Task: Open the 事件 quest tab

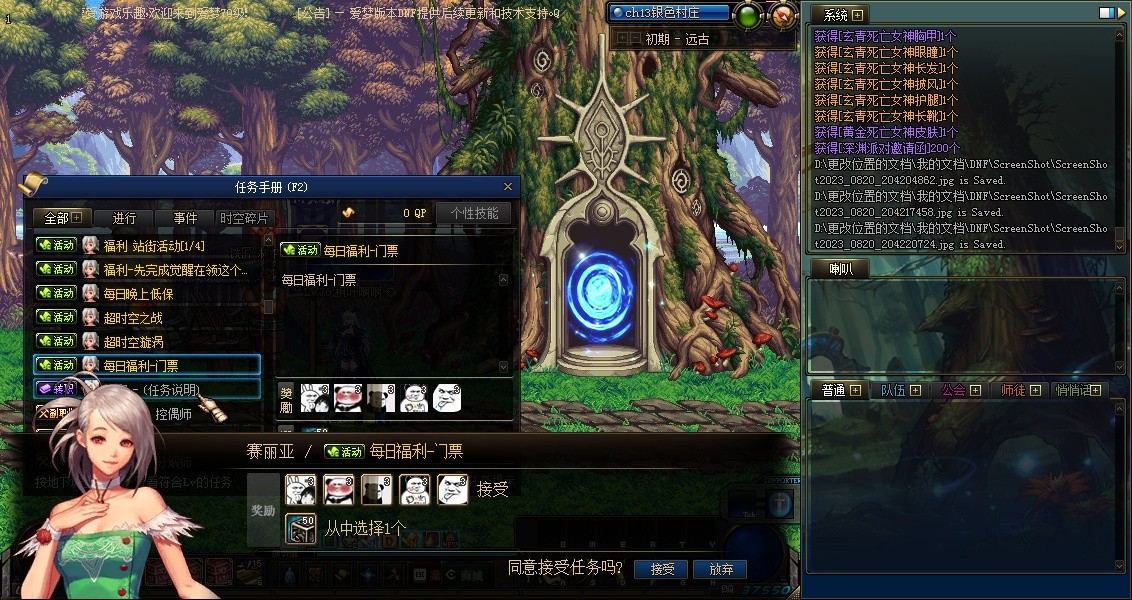Action: [x=185, y=218]
